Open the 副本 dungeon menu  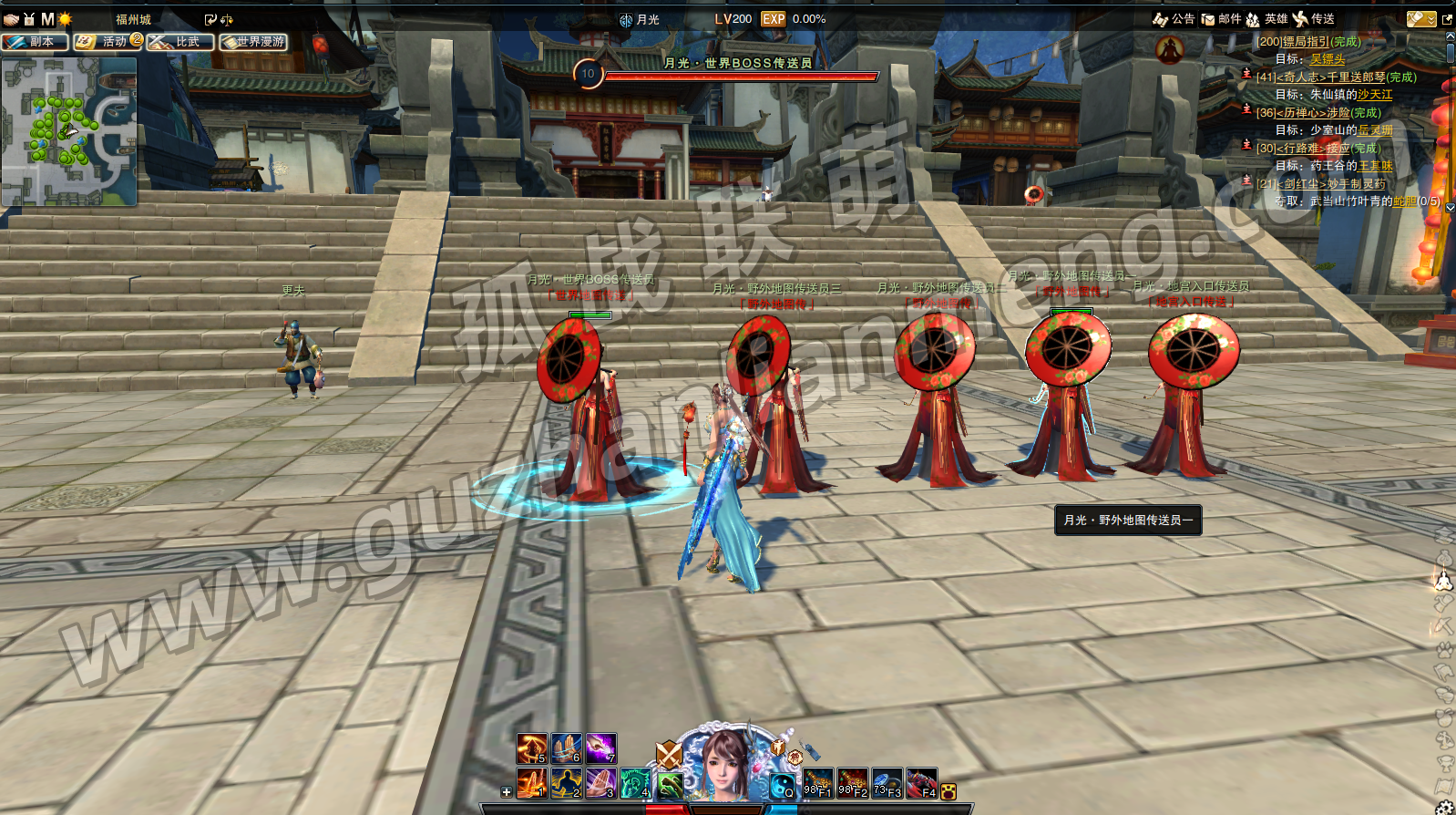pos(35,42)
